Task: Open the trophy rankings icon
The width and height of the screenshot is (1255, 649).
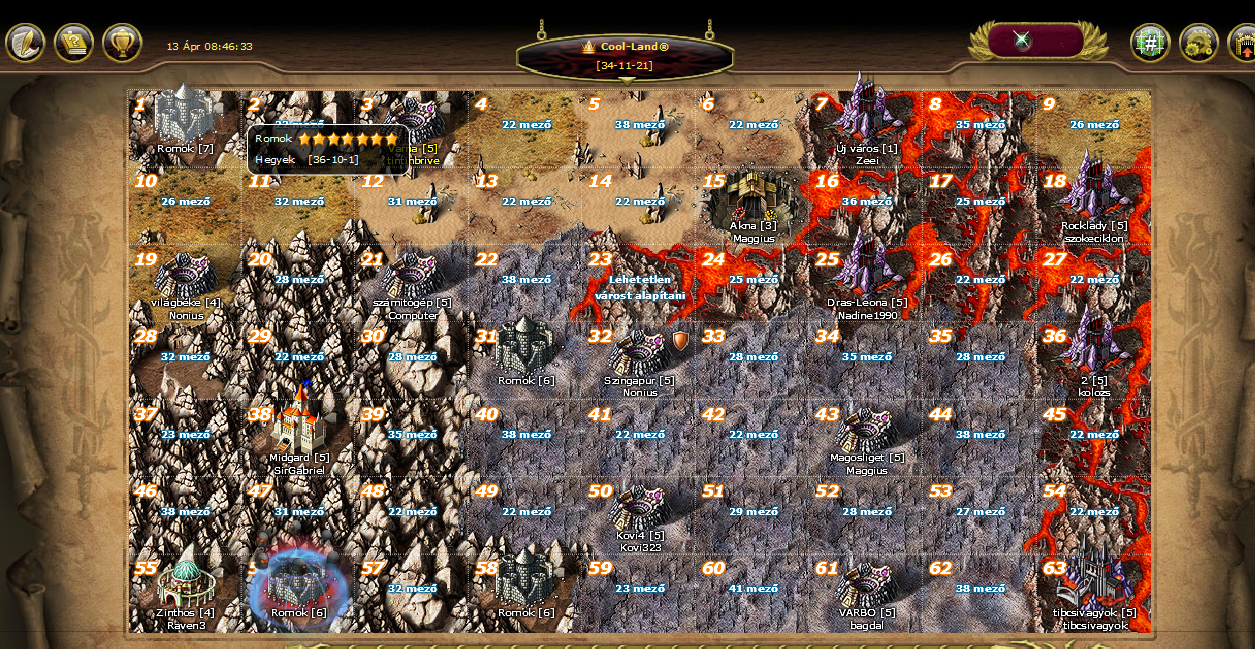Action: point(122,43)
